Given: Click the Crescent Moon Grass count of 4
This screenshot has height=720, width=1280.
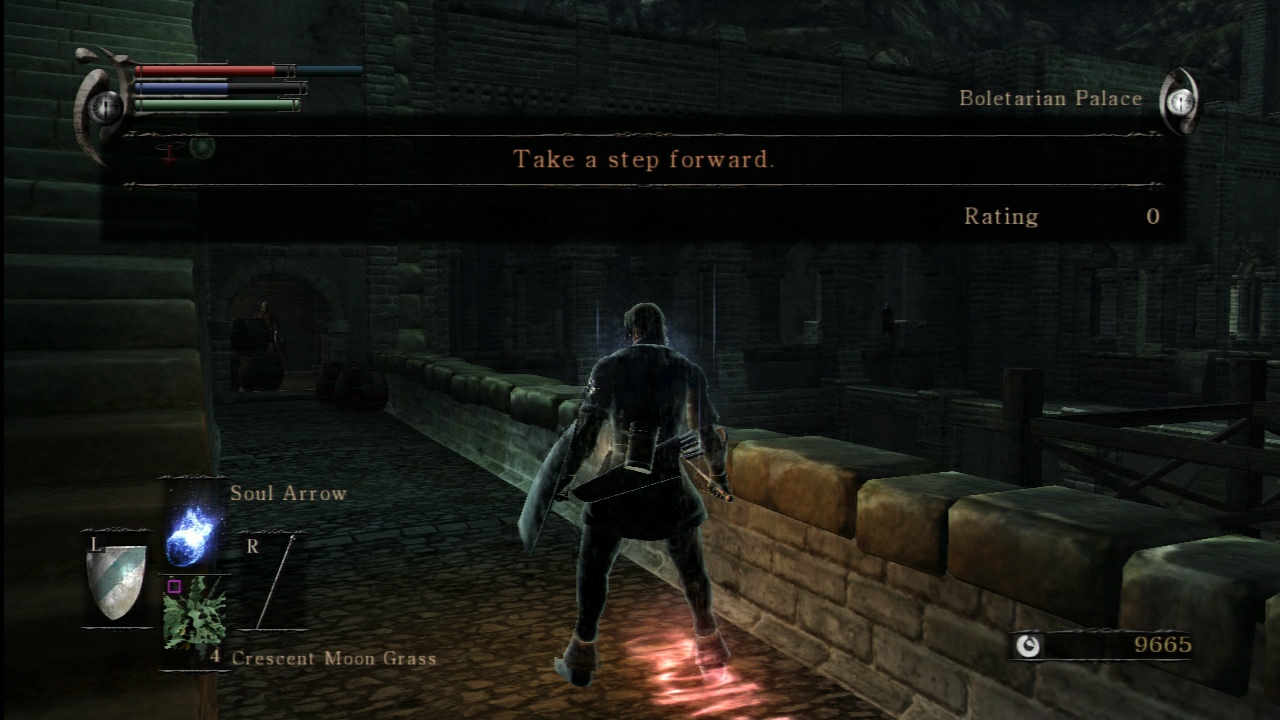Looking at the screenshot, I should (218, 658).
